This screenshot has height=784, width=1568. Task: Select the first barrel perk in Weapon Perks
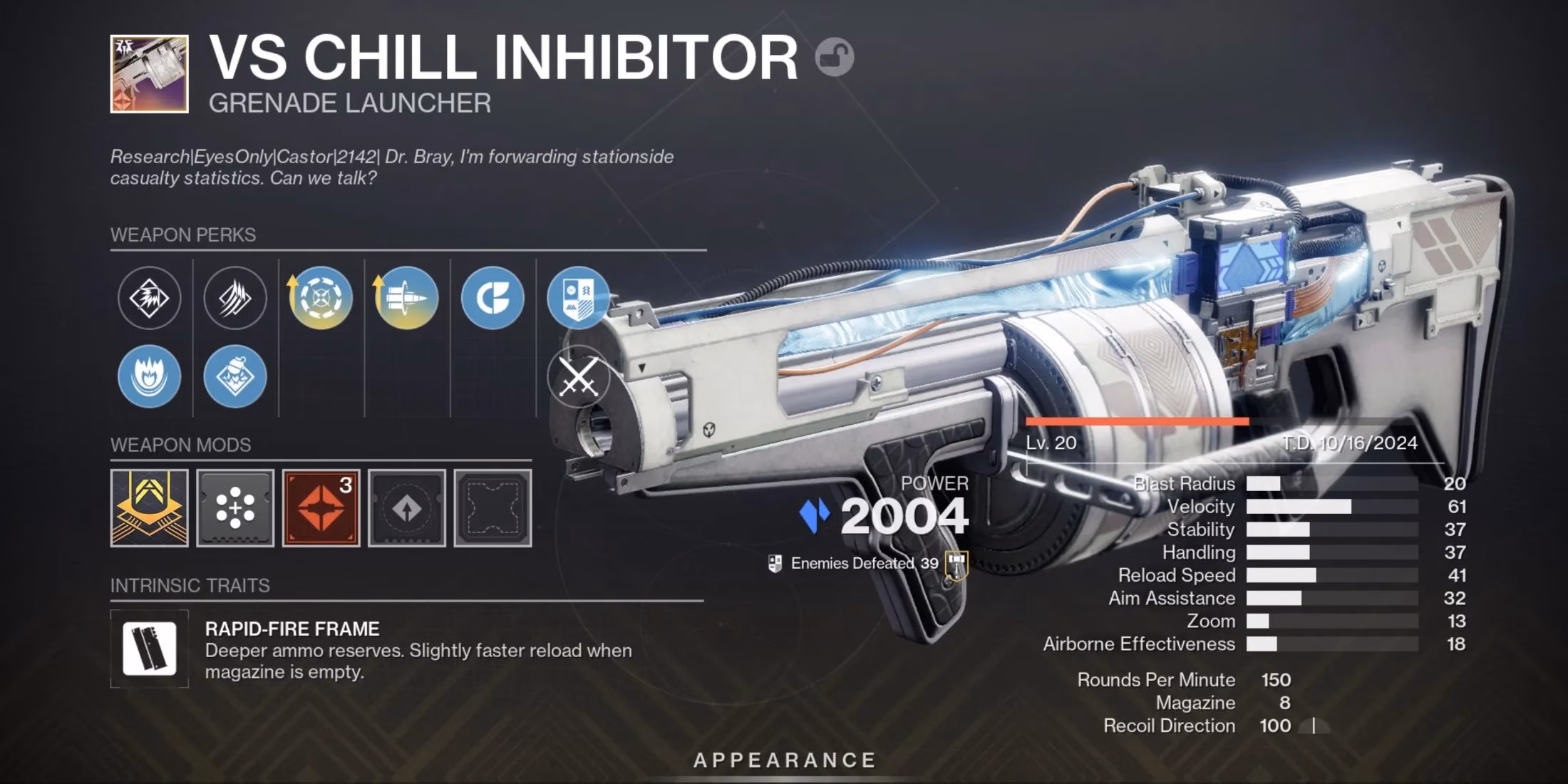coord(150,299)
